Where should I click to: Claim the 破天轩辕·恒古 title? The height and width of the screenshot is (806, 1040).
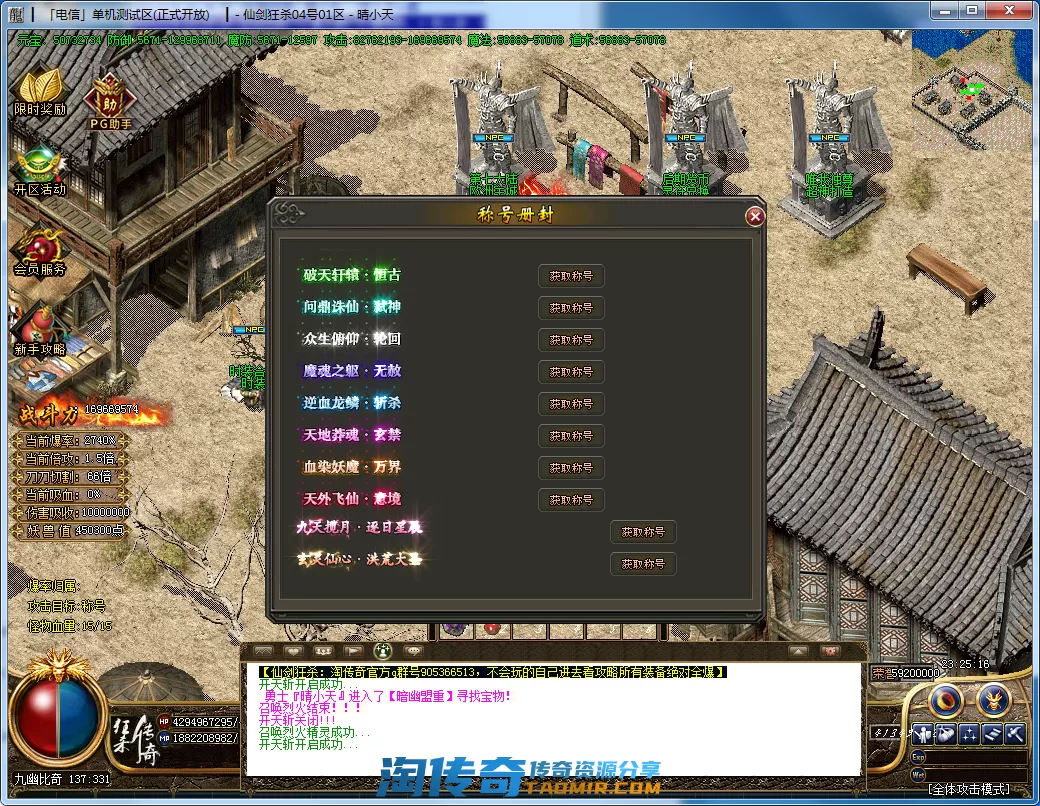coord(571,276)
